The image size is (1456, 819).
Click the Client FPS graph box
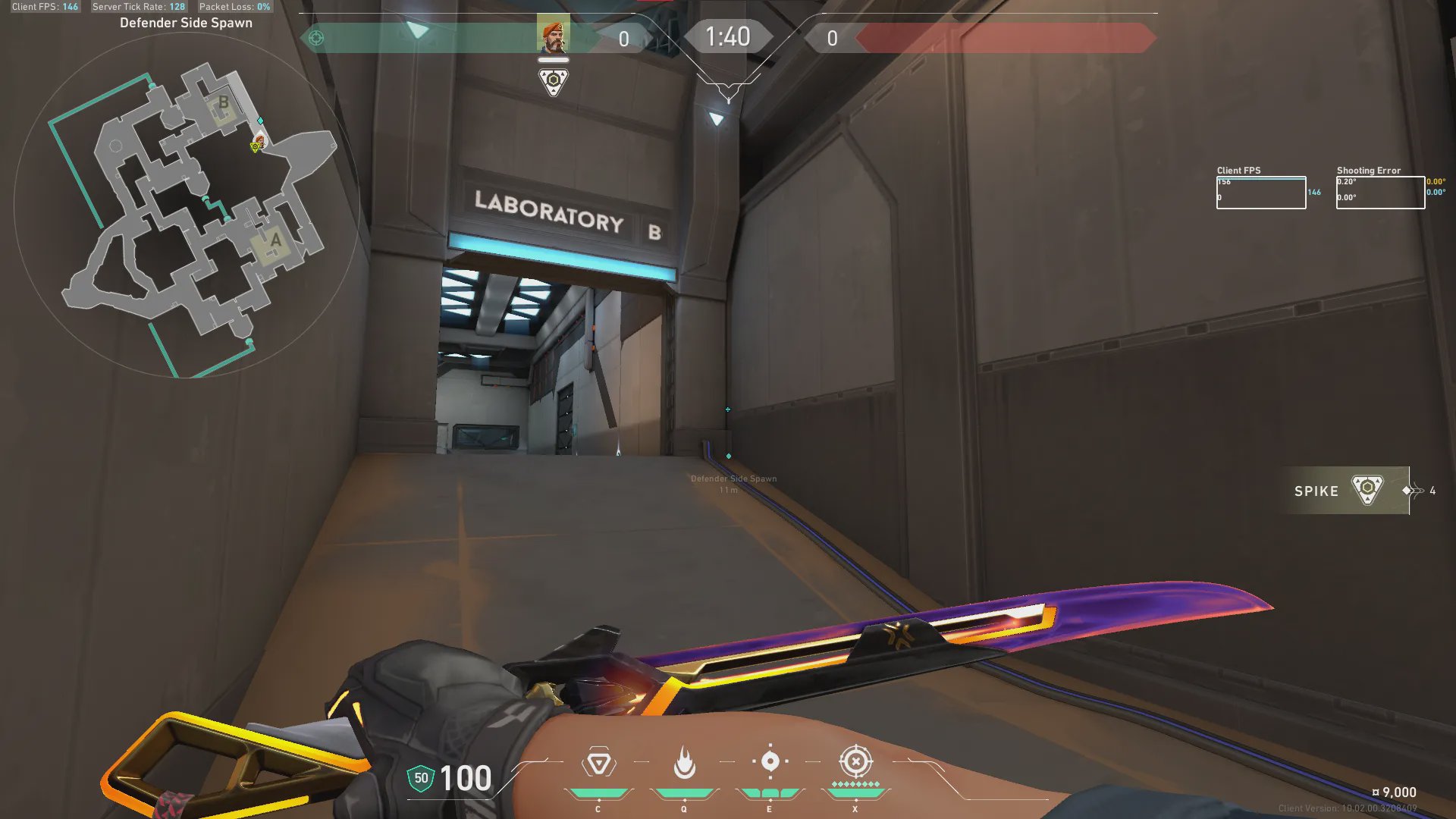[1260, 193]
